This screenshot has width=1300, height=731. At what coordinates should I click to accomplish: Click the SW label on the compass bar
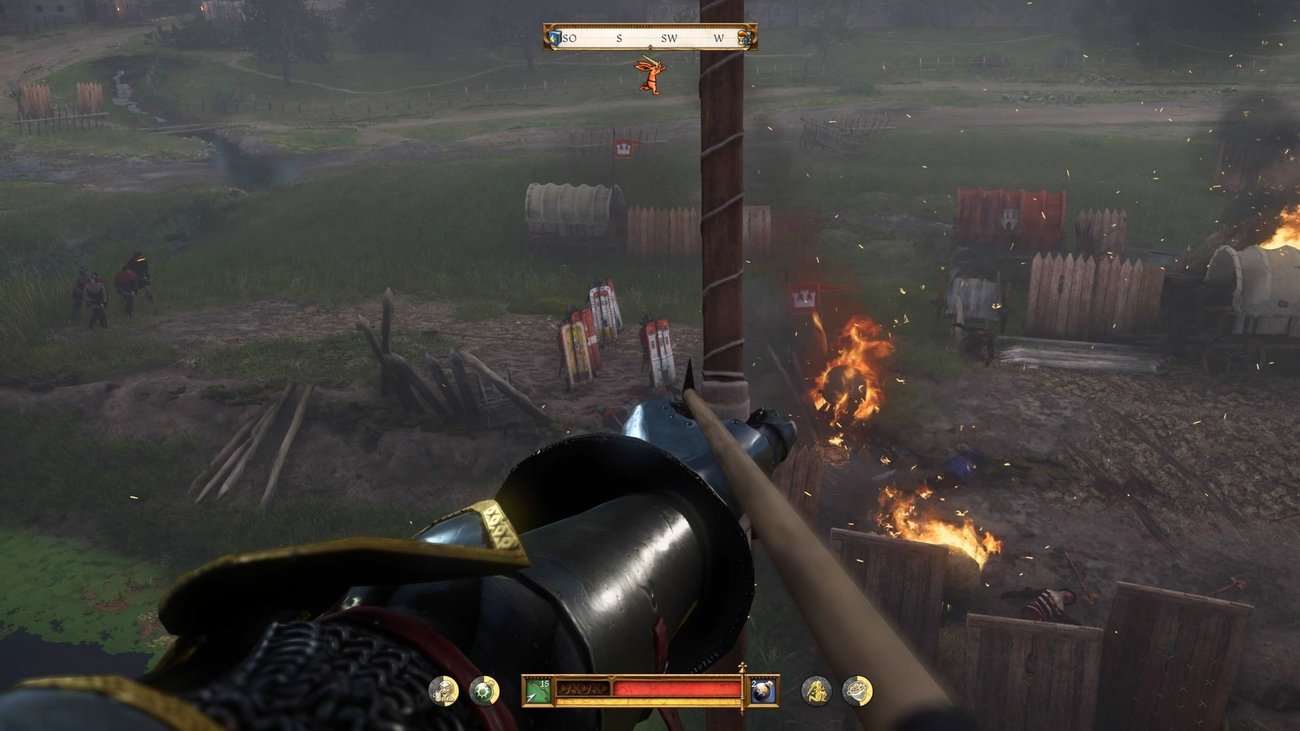pyautogui.click(x=669, y=37)
